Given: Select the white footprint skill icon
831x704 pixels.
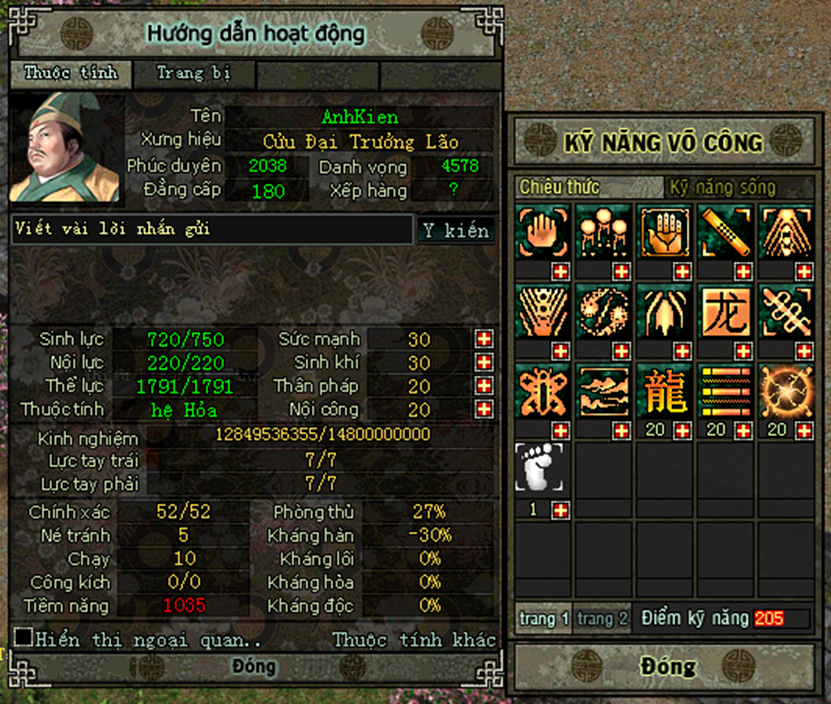Looking at the screenshot, I should [543, 469].
